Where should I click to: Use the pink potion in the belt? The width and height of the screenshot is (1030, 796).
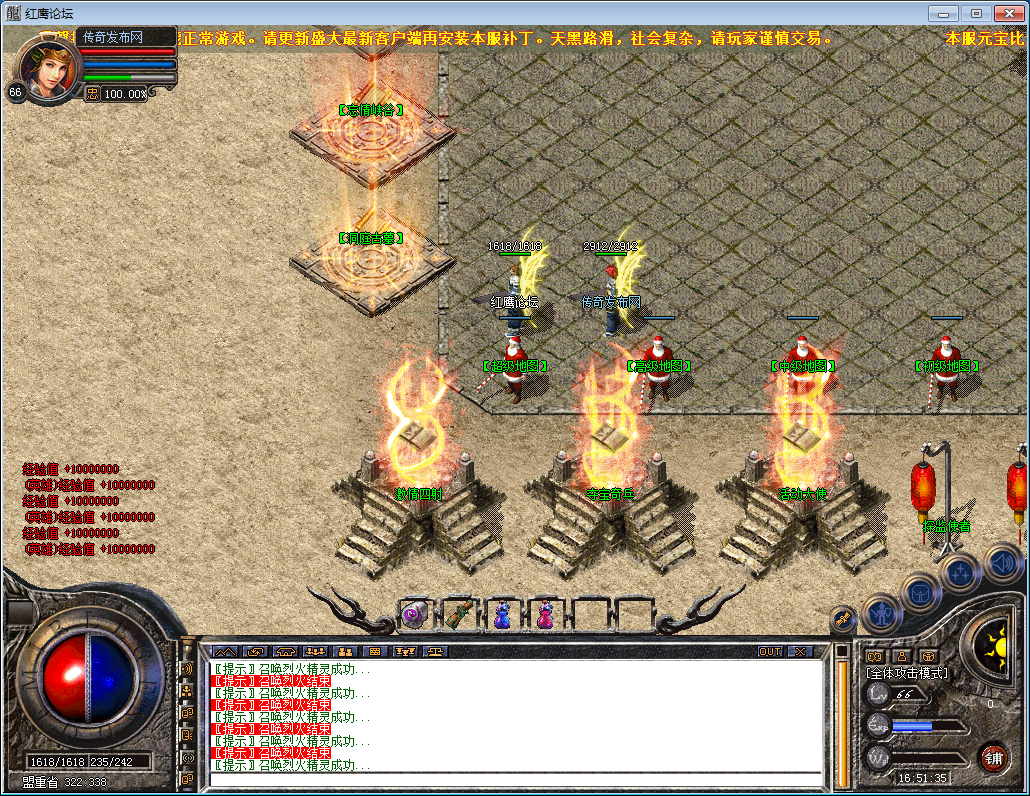pyautogui.click(x=545, y=614)
